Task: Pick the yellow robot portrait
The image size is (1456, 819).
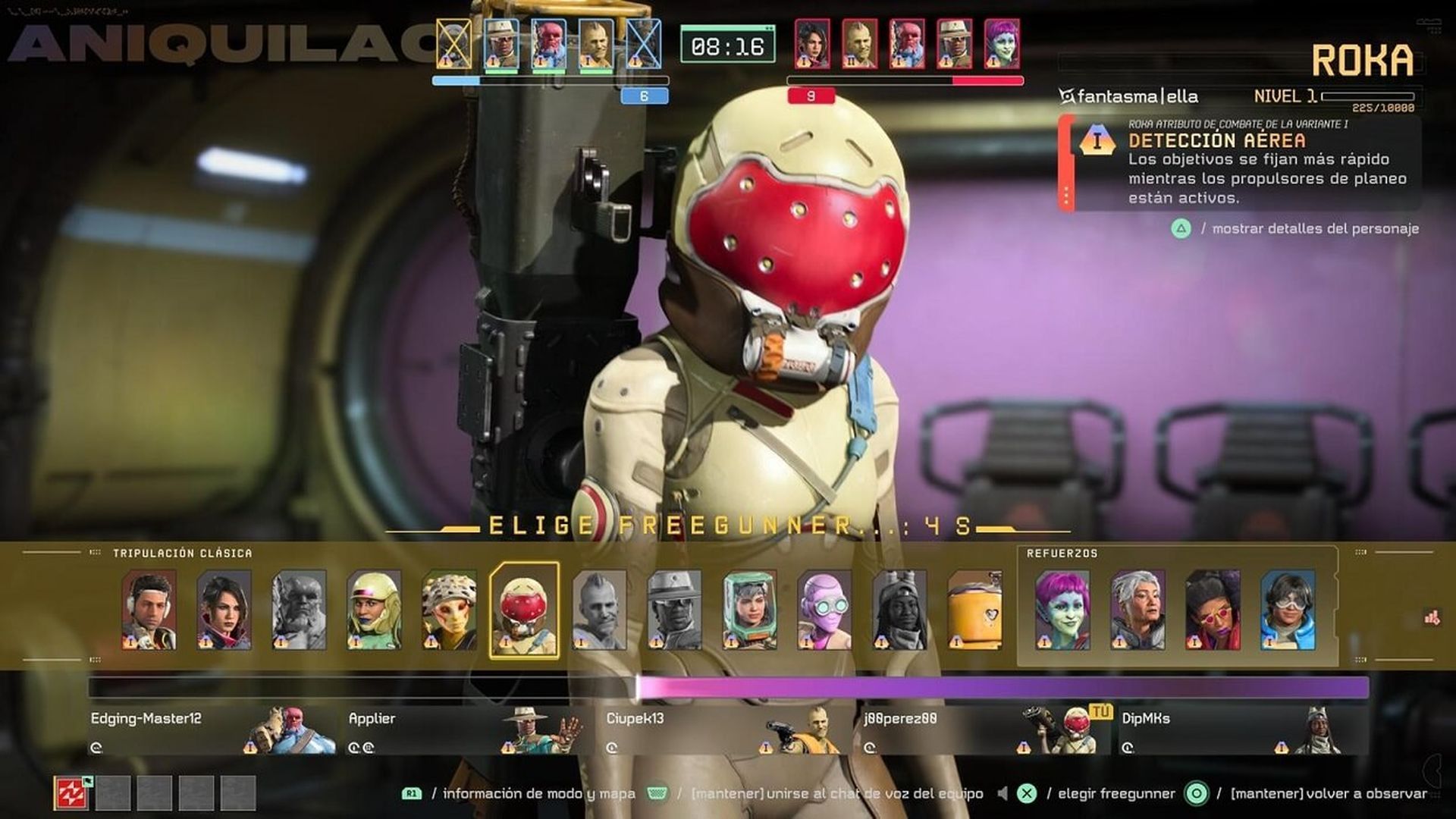Action: click(974, 610)
